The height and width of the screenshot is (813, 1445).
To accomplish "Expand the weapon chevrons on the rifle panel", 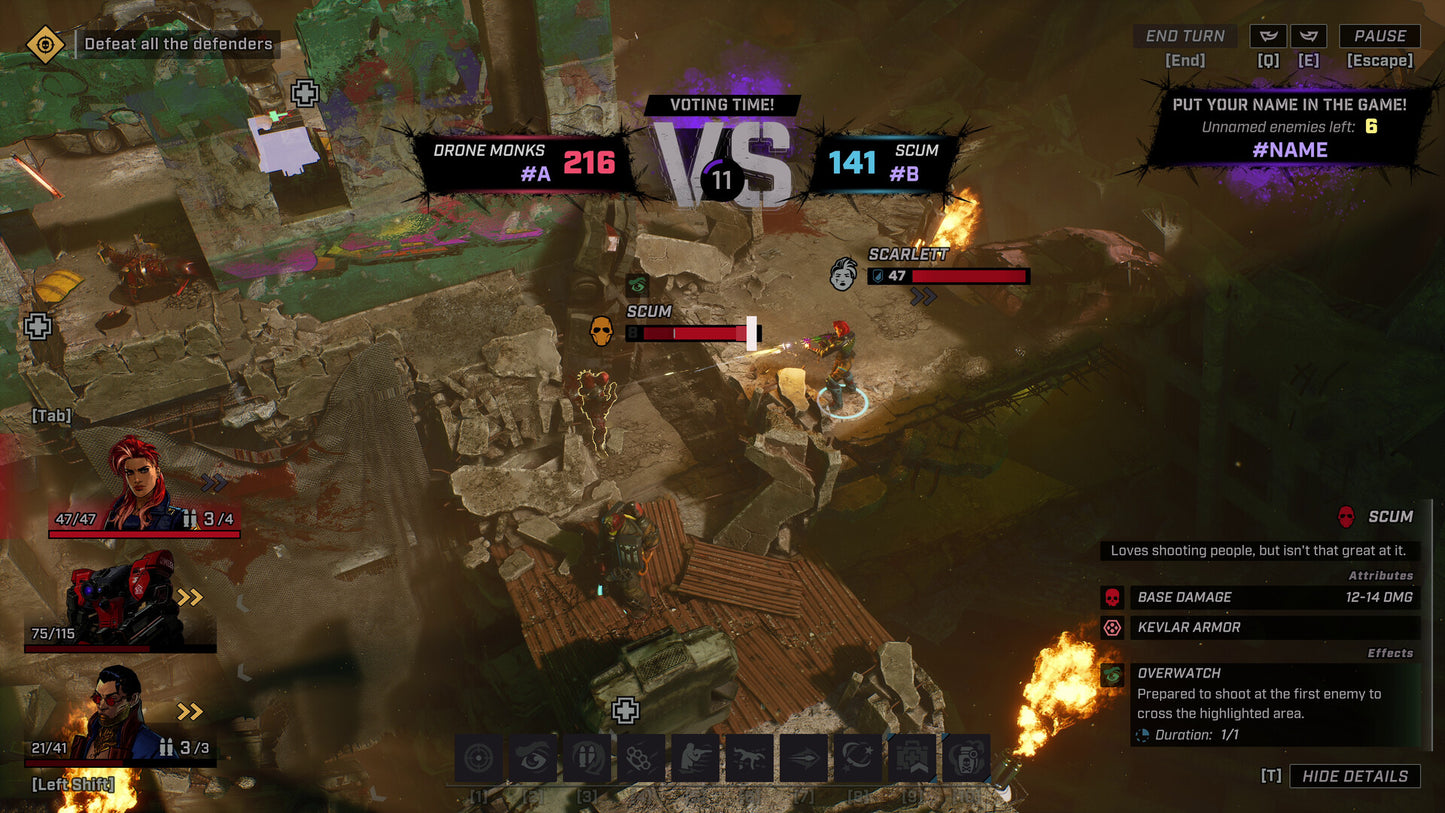I will point(189,599).
